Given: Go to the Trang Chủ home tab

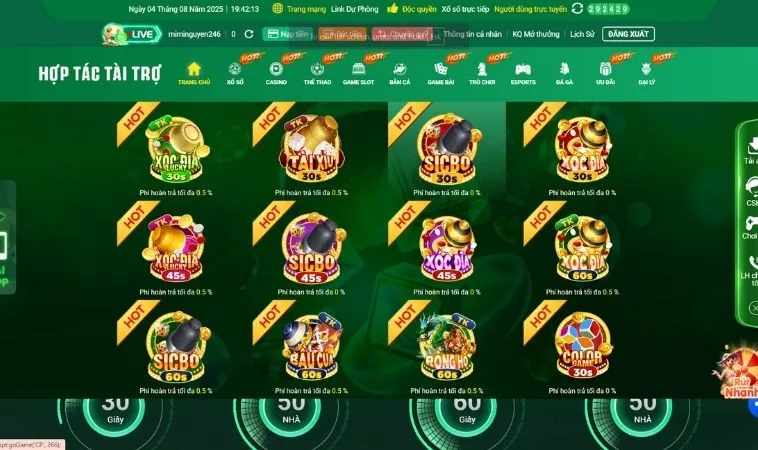Looking at the screenshot, I should (194, 73).
